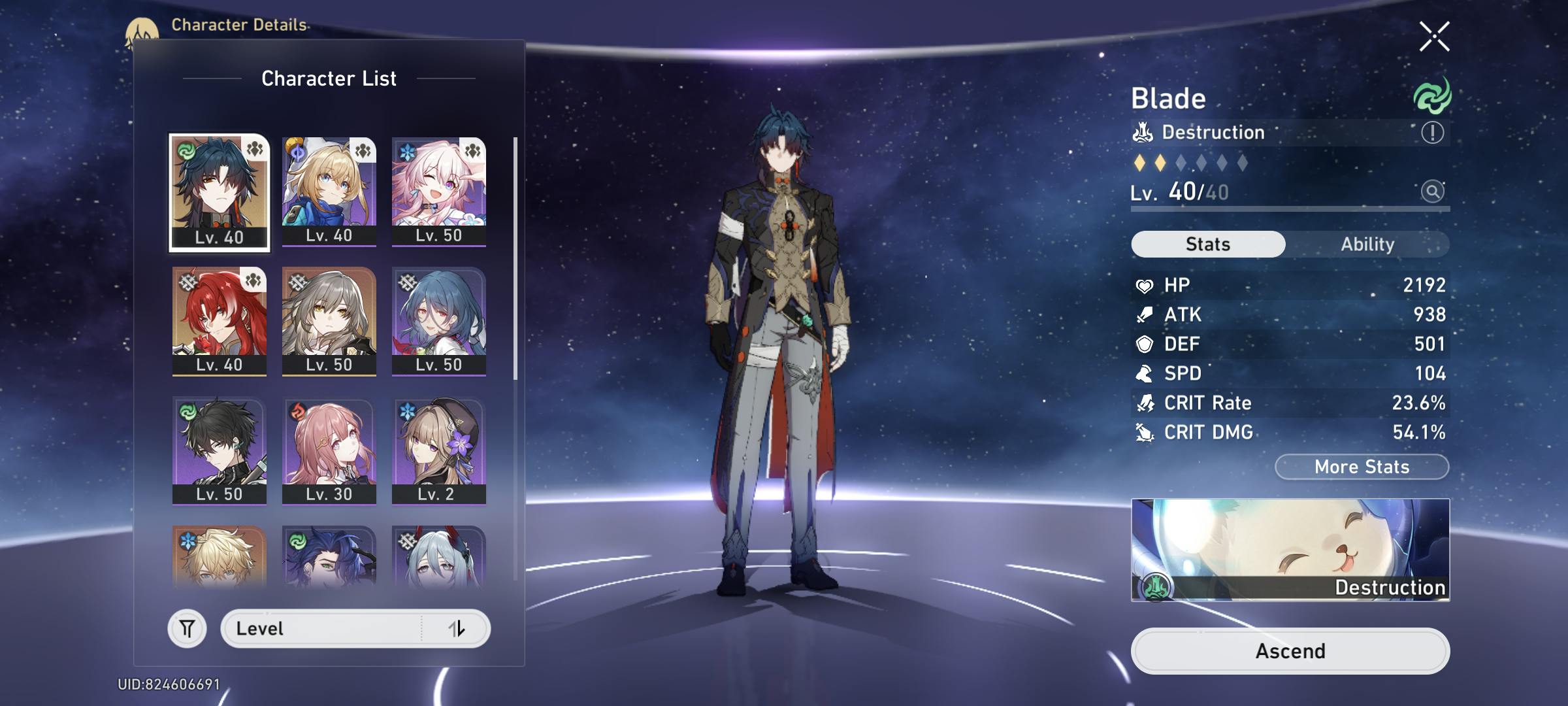The width and height of the screenshot is (1568, 706).
Task: Show the Stats tab
Action: (x=1208, y=244)
